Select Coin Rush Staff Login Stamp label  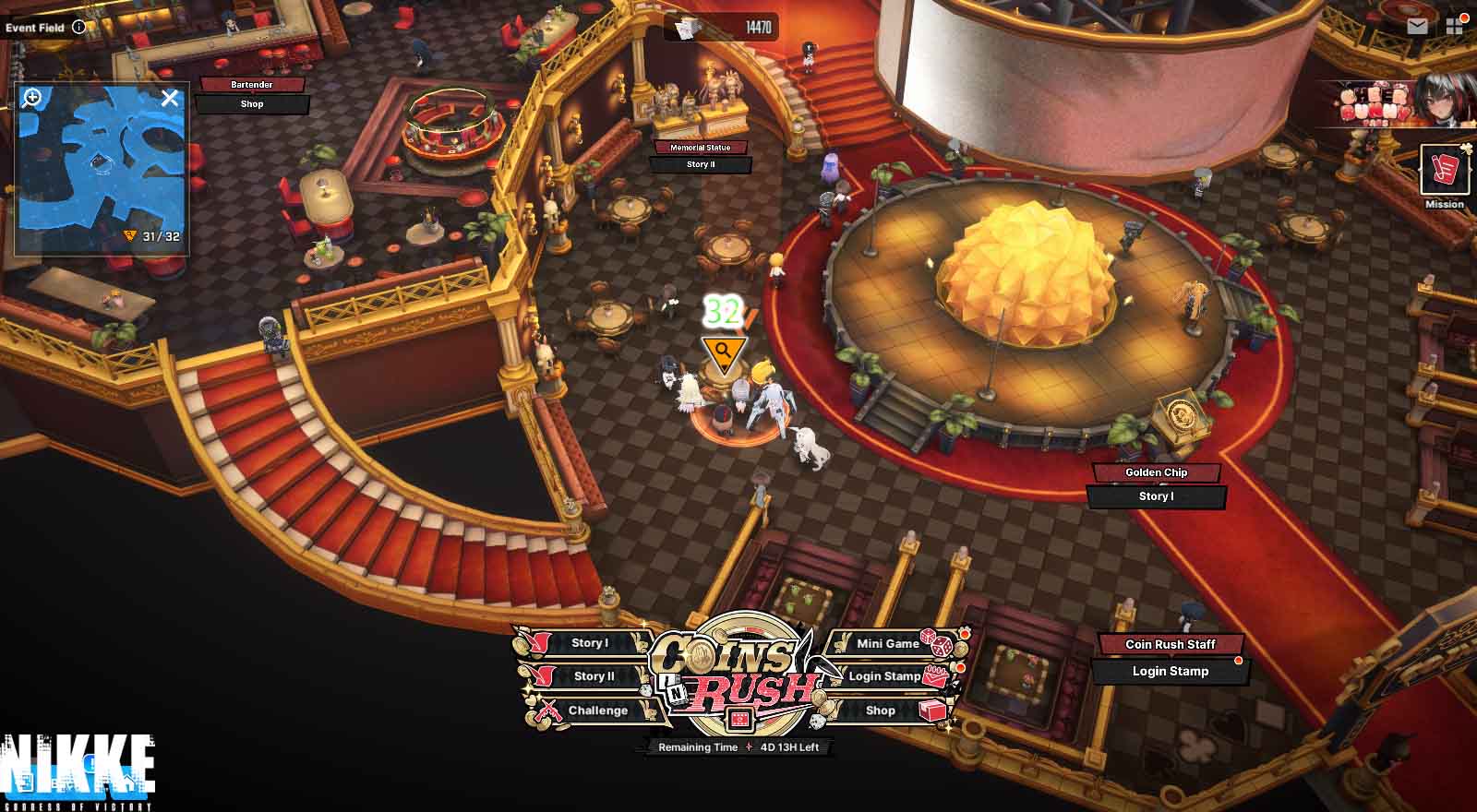pyautogui.click(x=1171, y=671)
